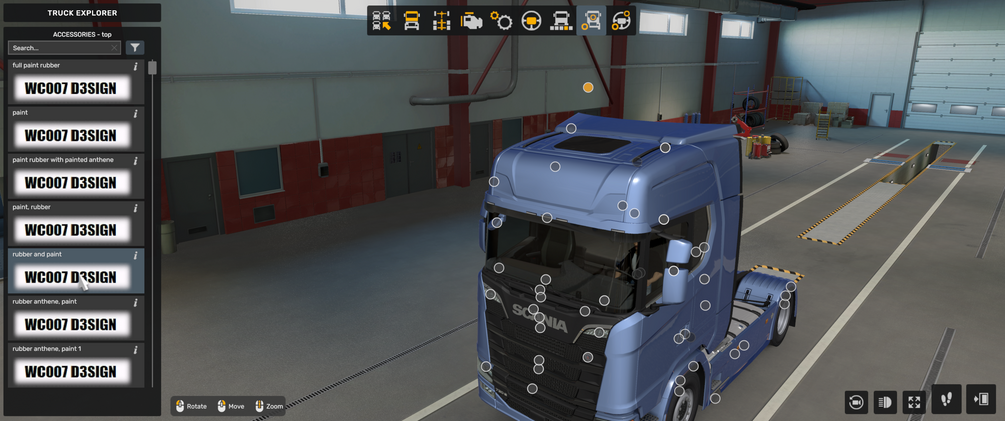Activate the walk-around footprints button

946,400
